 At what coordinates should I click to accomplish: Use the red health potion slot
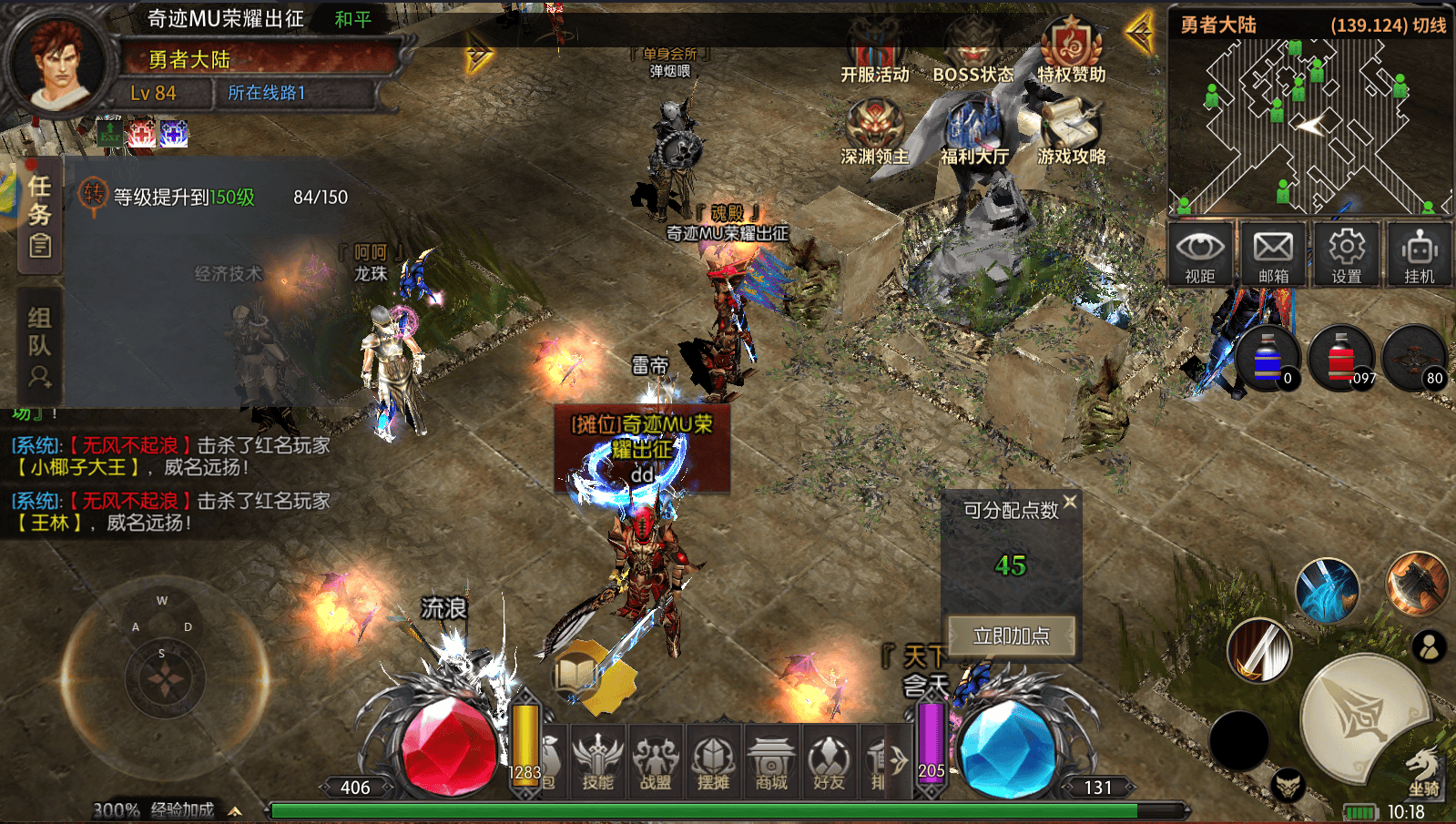[1341, 359]
